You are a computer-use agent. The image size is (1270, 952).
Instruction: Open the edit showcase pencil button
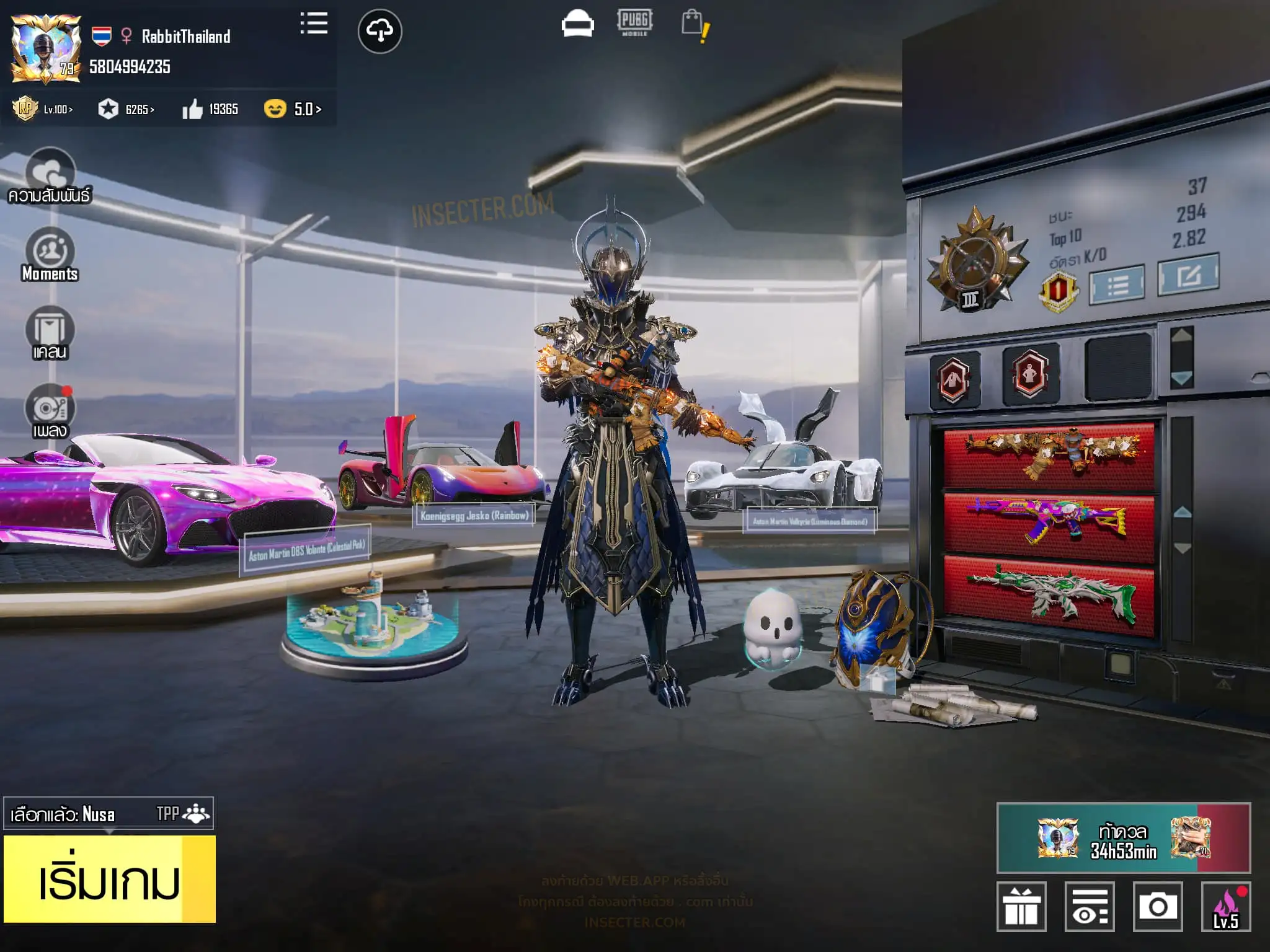click(1188, 275)
